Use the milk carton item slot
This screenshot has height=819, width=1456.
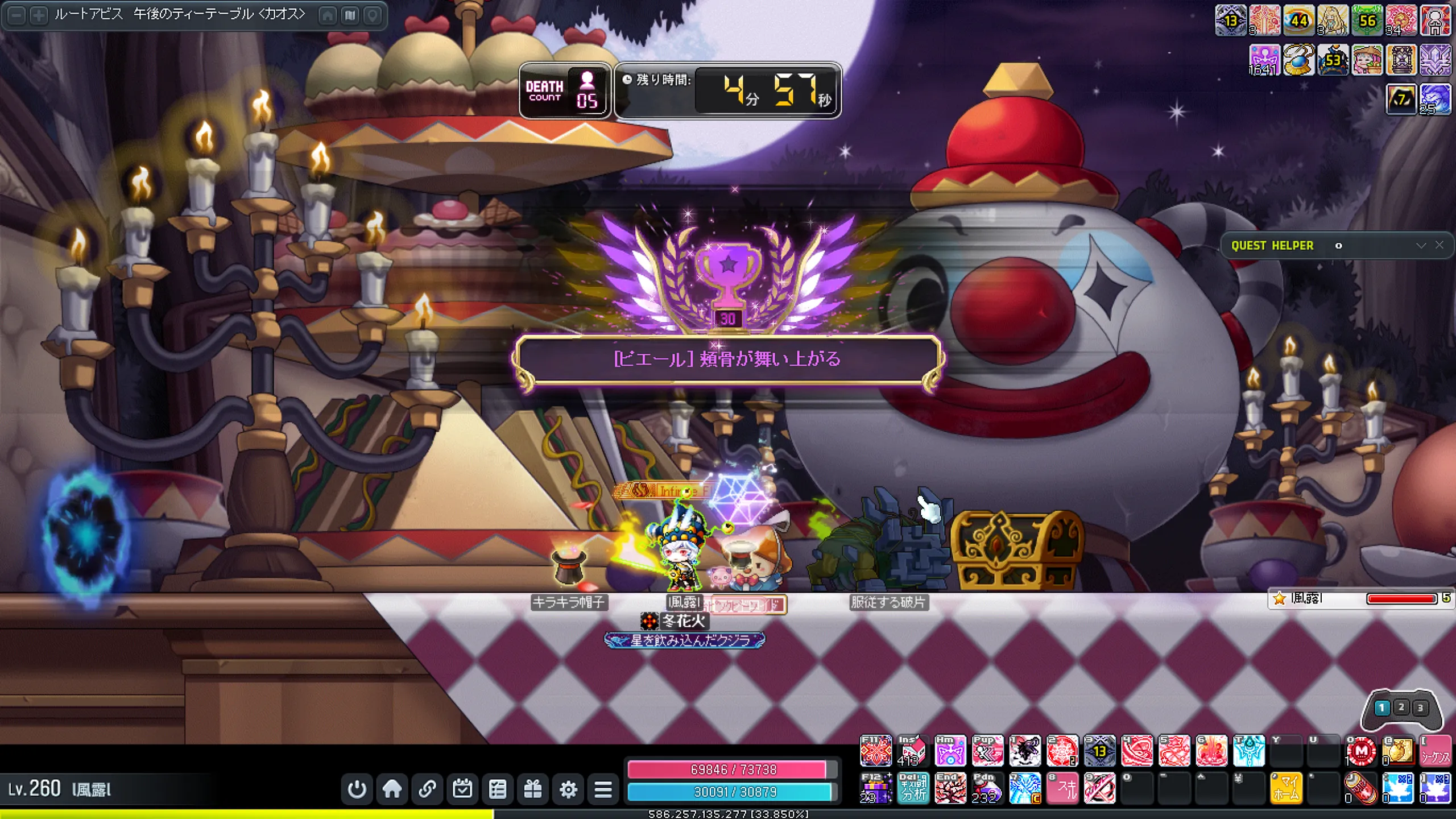(912, 751)
